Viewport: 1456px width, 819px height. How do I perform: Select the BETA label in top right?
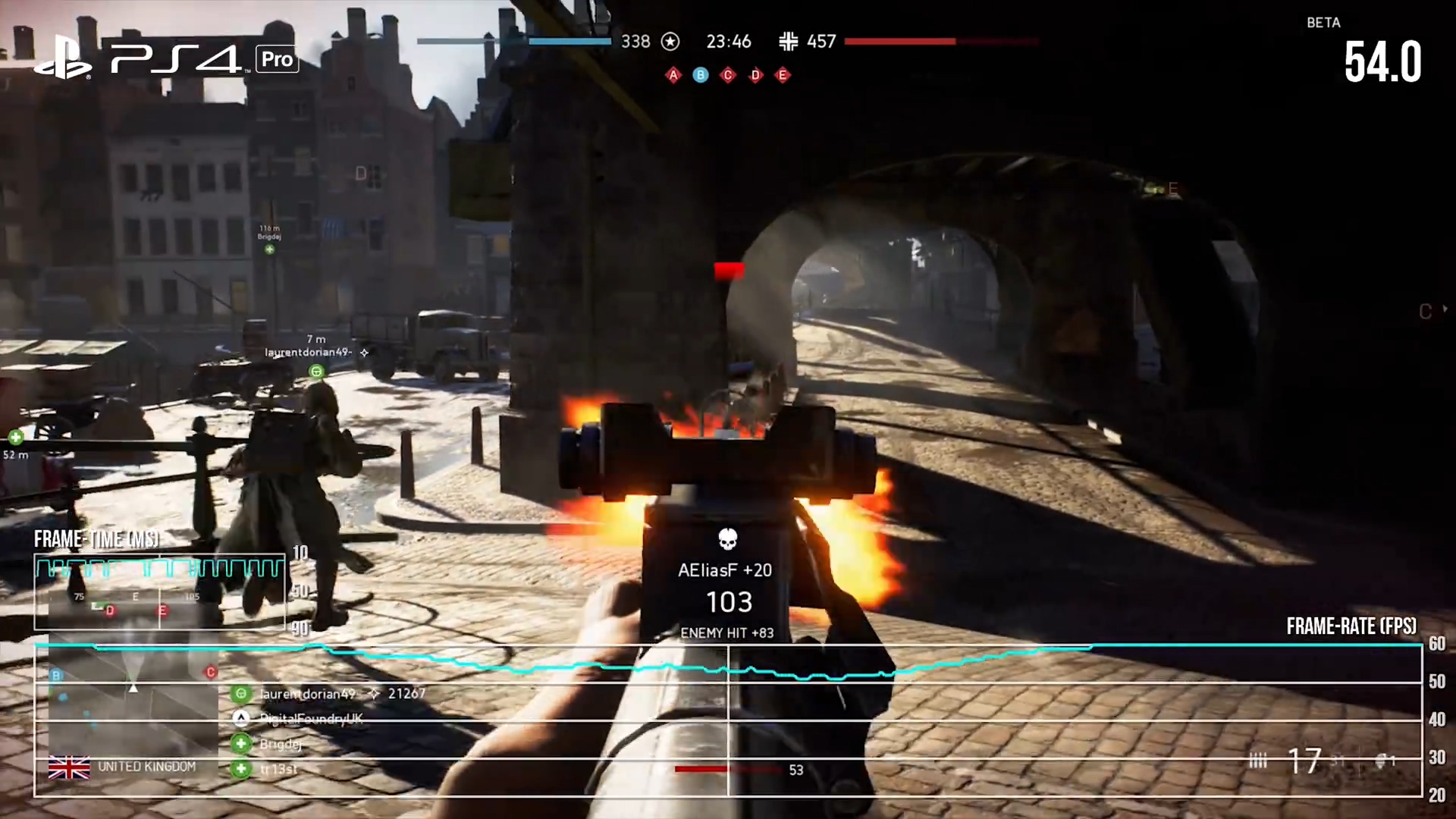(x=1323, y=23)
